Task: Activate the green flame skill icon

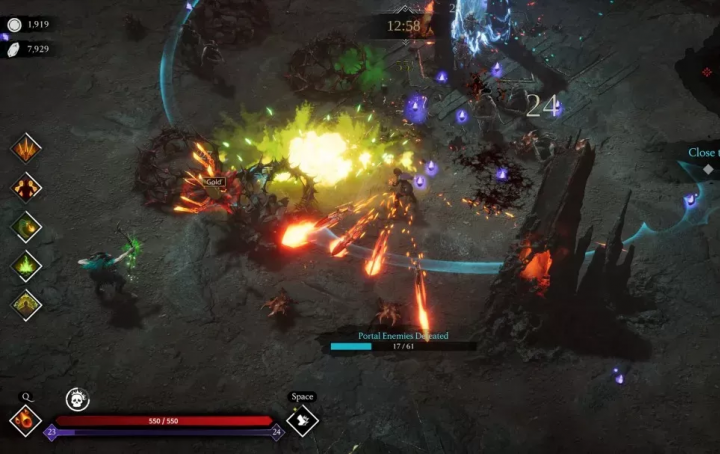Action: [x=26, y=266]
